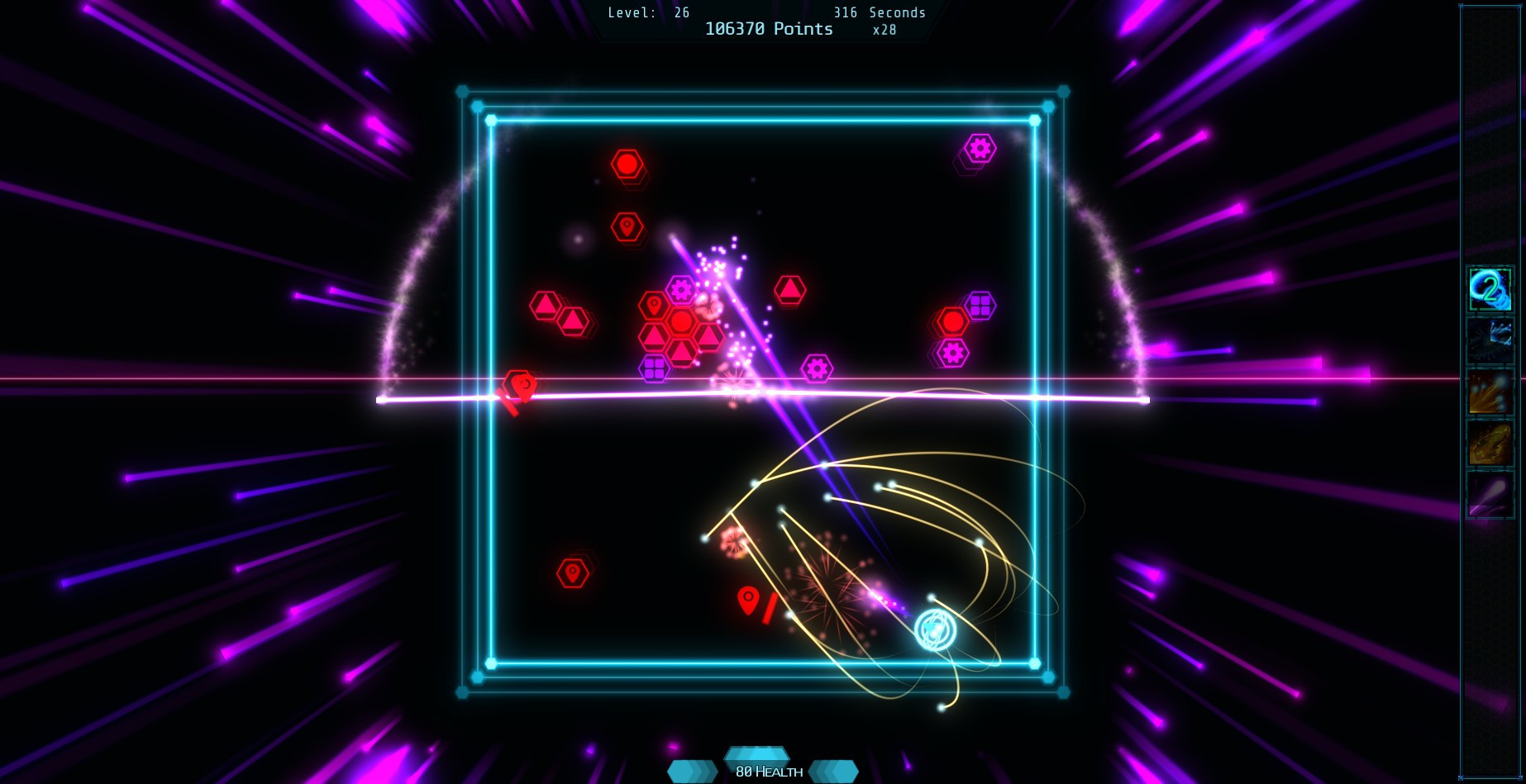
Task: Click the topmost red hexagon enemy
Action: (626, 164)
